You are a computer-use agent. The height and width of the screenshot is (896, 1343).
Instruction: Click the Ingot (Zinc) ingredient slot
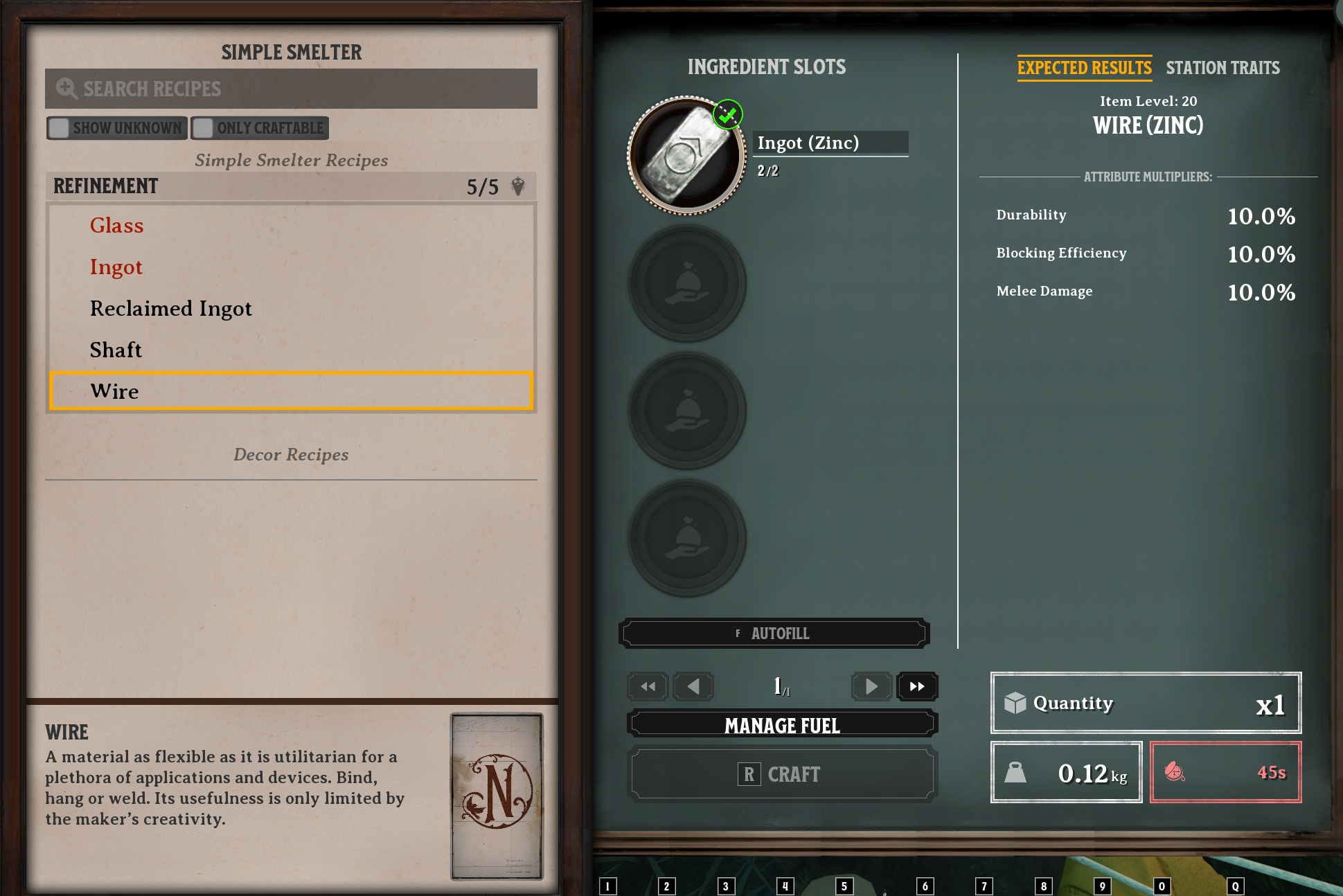click(x=686, y=153)
